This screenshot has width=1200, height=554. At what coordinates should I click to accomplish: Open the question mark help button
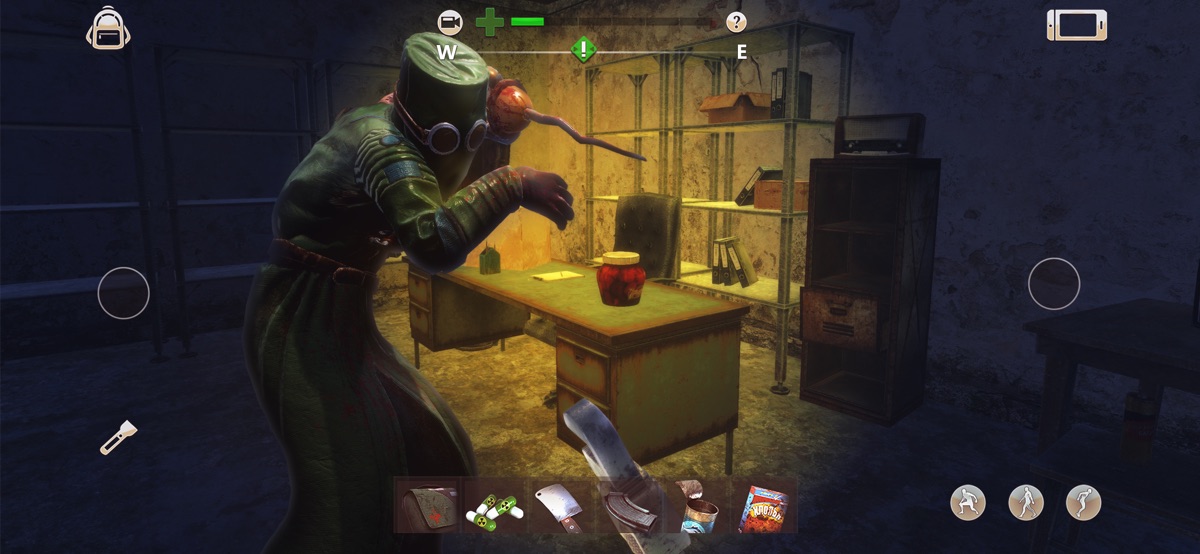(736, 21)
